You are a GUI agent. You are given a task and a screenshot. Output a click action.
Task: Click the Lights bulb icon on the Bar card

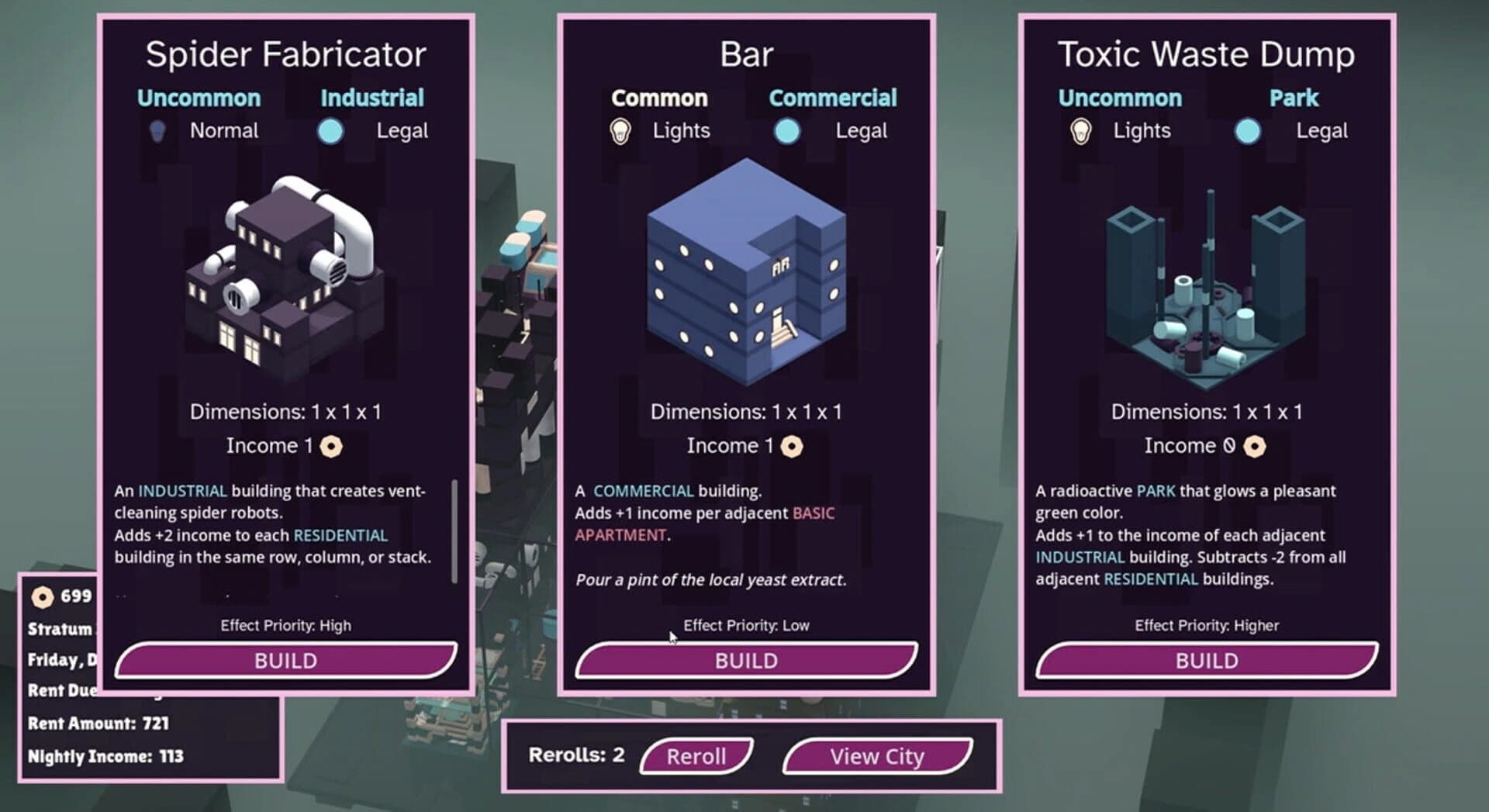[x=622, y=130]
